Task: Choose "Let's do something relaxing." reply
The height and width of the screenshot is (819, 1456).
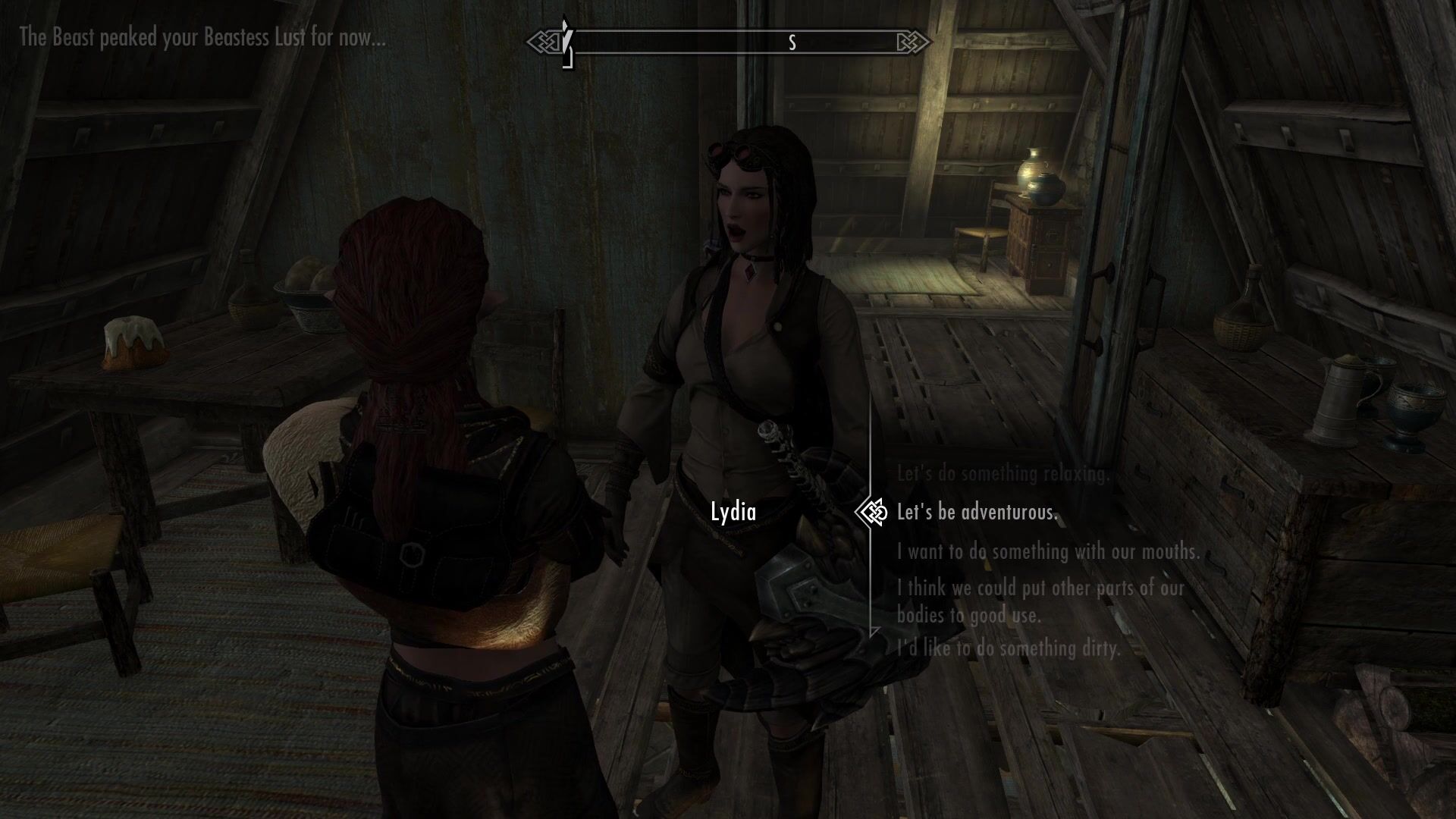Action: tap(1003, 474)
